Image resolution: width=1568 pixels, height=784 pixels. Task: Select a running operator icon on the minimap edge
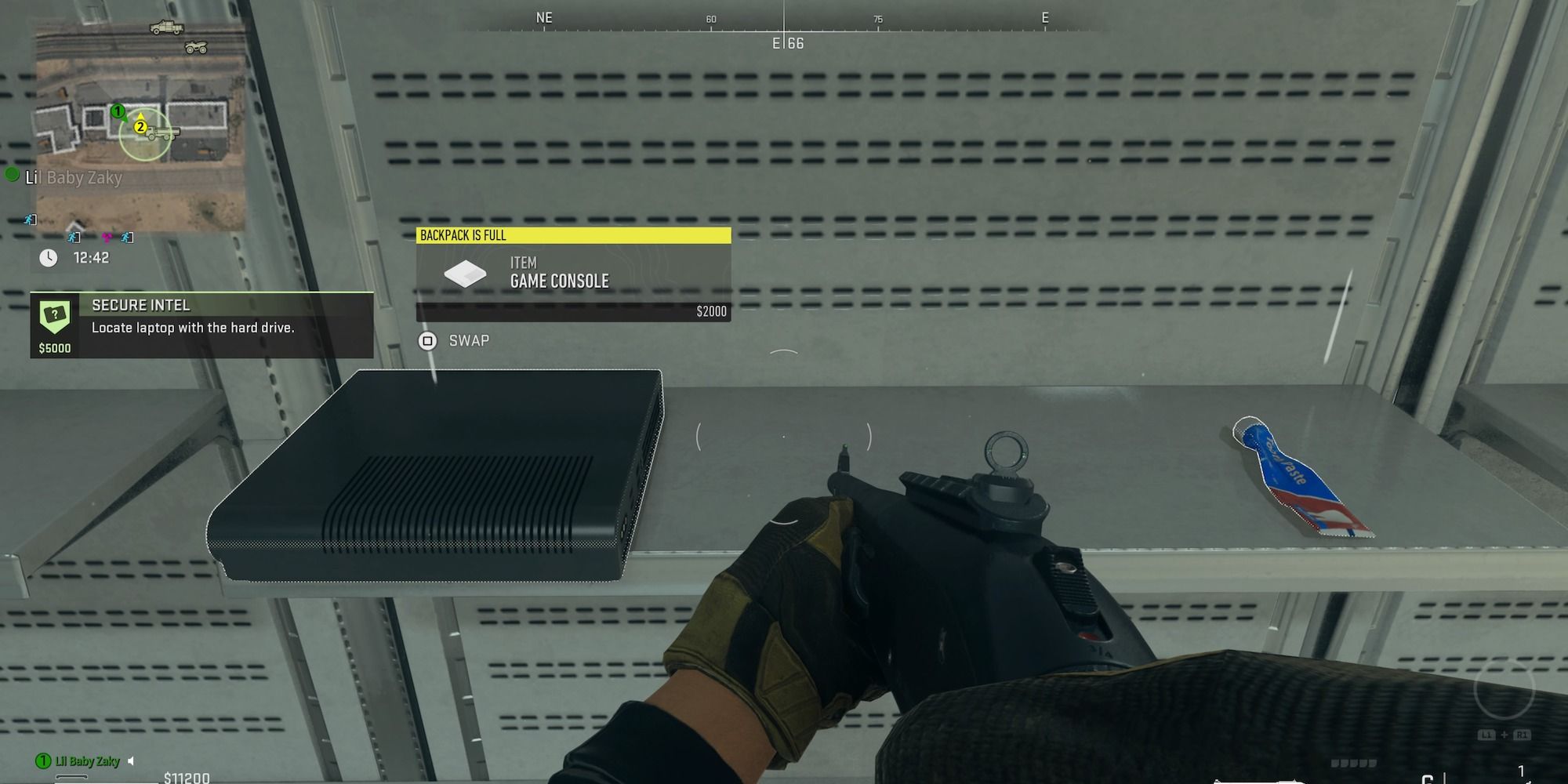[29, 220]
